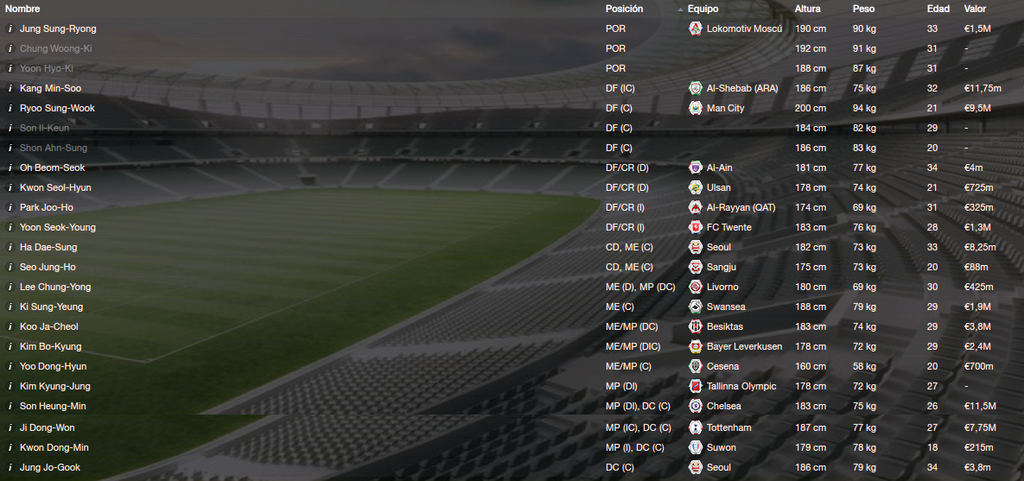Screen dimensions: 1024x481
Task: Pick the Park Joo-Ho row
Action: click(46, 208)
